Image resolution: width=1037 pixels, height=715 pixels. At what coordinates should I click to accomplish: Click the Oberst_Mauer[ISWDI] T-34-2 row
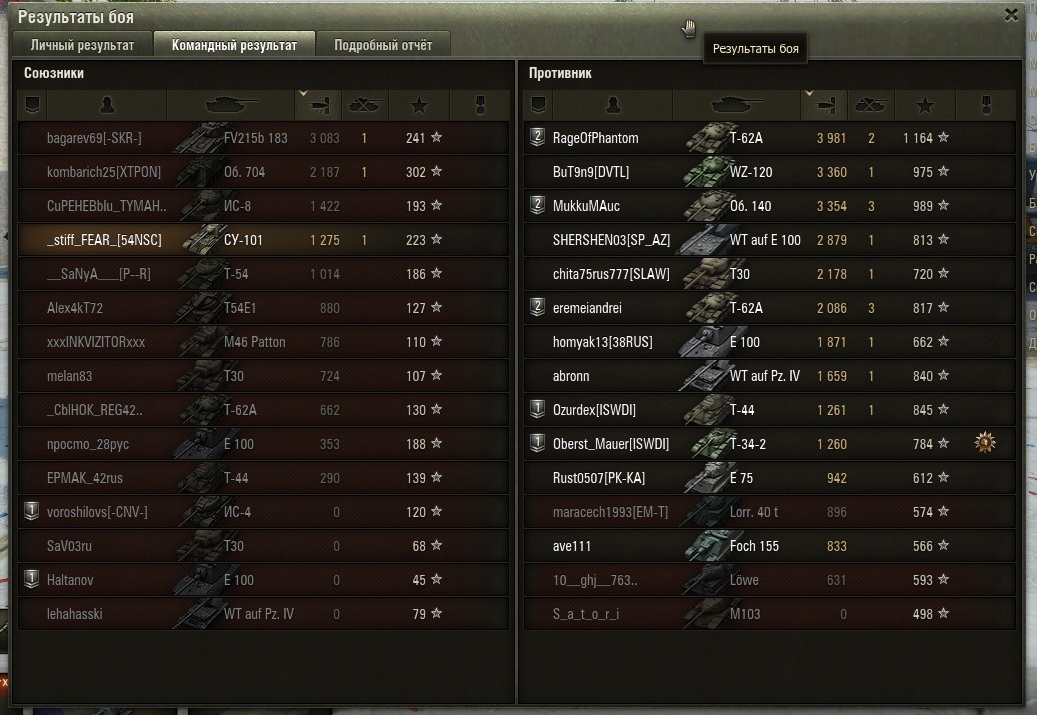point(770,444)
